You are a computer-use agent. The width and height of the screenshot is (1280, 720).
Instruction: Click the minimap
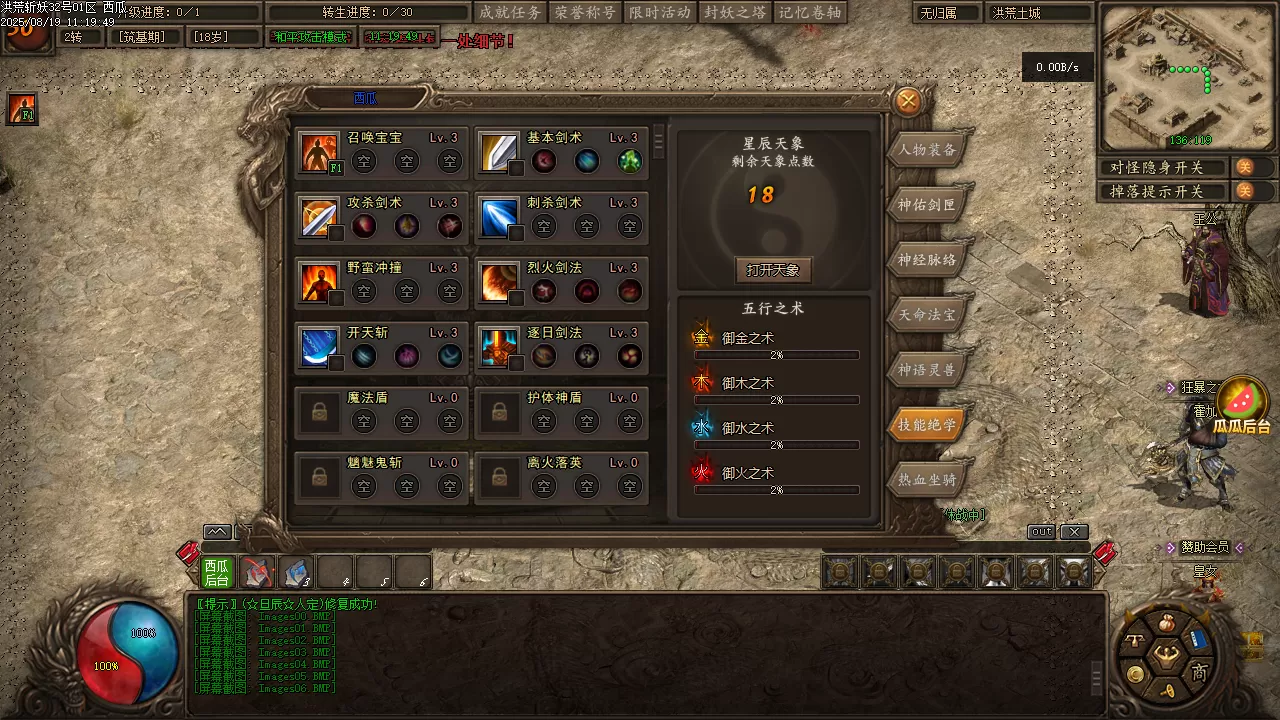click(x=1187, y=76)
